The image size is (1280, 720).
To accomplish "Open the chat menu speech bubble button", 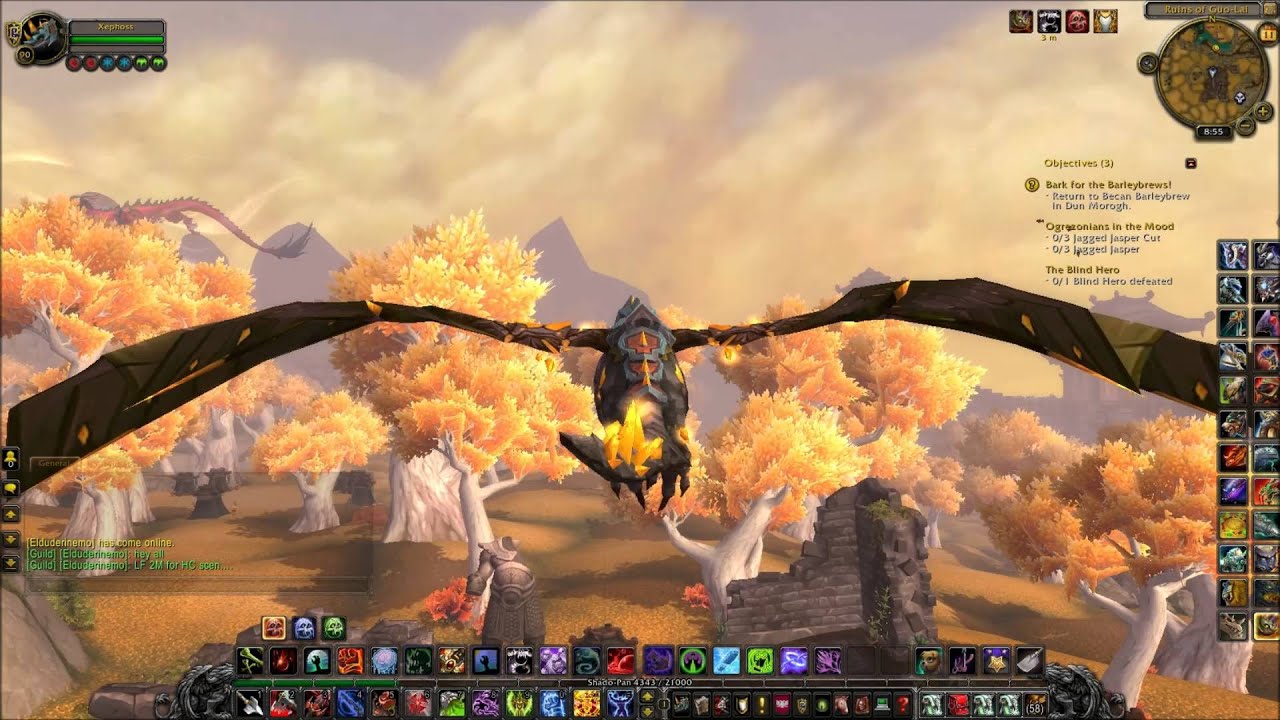I will tap(11, 488).
